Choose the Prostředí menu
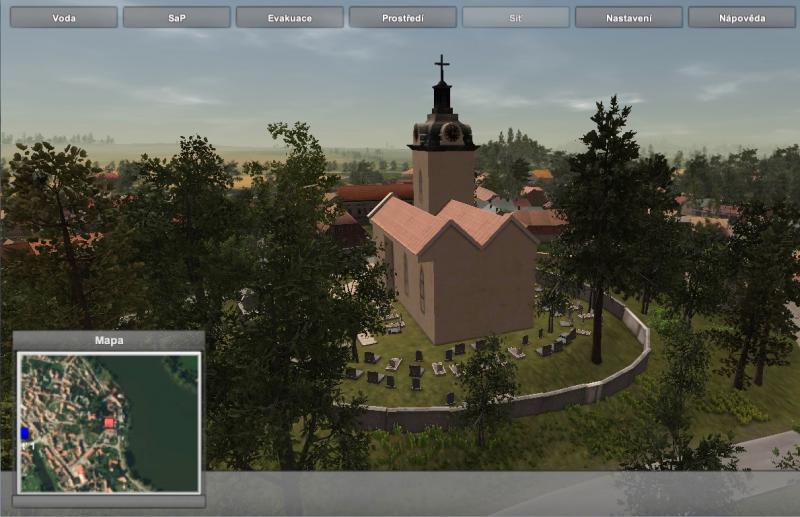 coord(403,18)
